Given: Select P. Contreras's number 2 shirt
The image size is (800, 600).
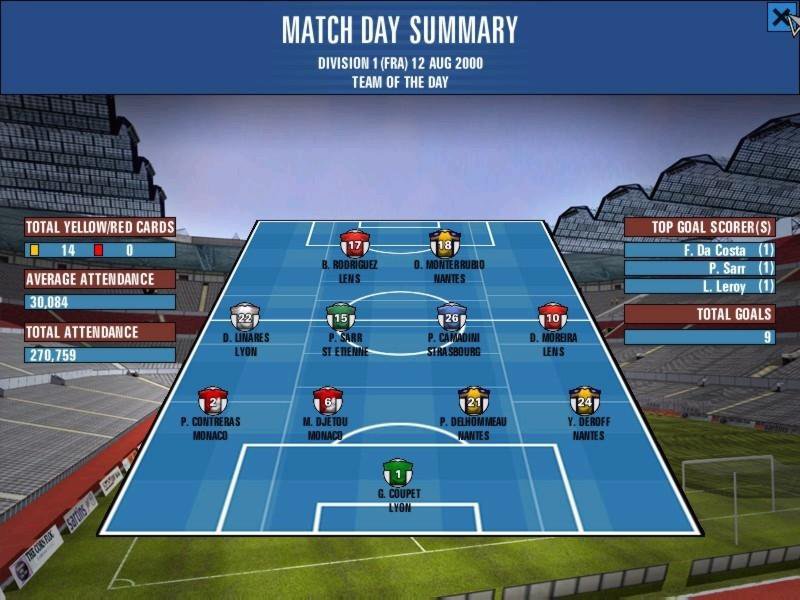Looking at the screenshot, I should pos(211,401).
